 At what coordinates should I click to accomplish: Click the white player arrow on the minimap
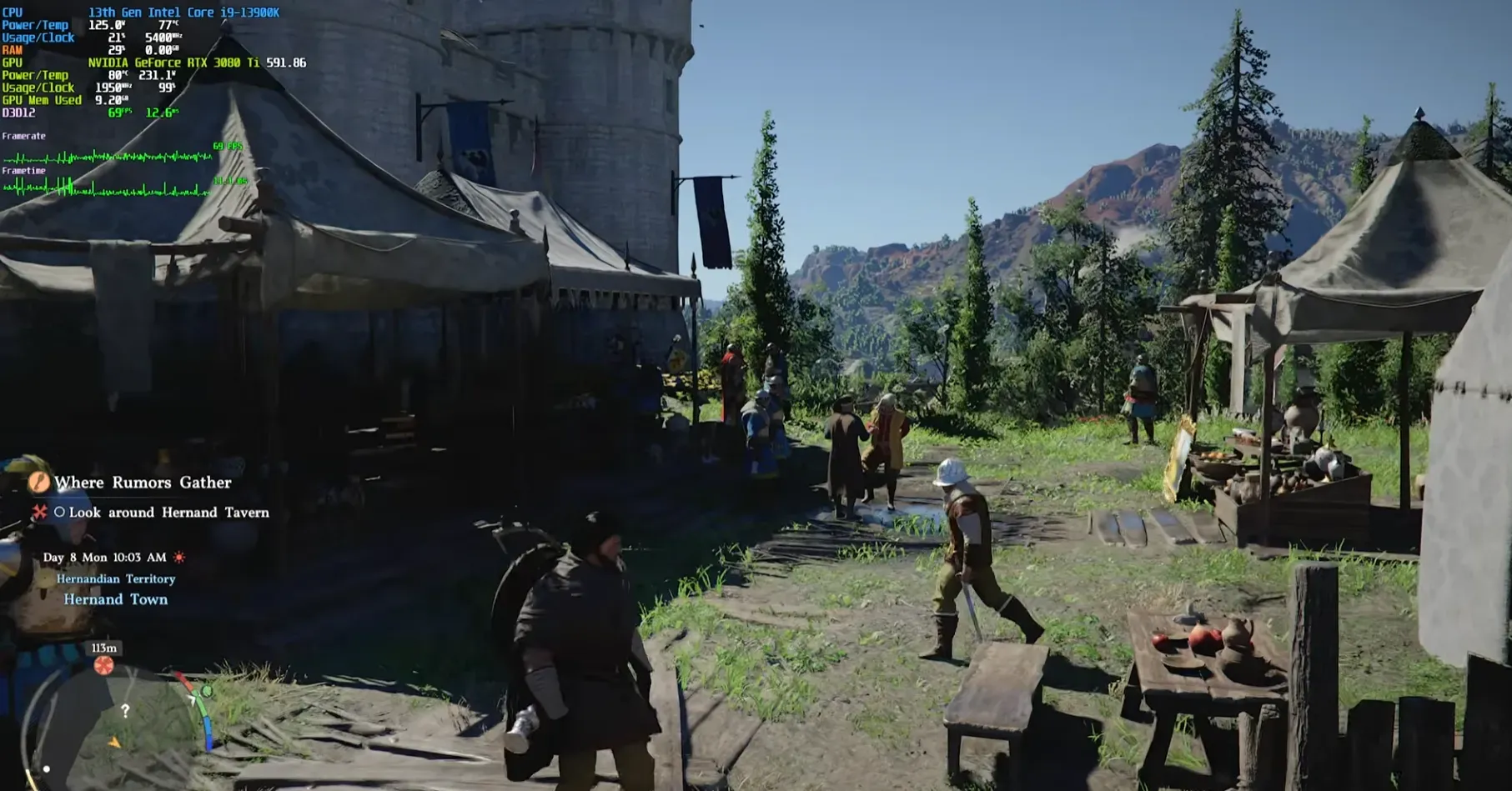pyautogui.click(x=193, y=698)
